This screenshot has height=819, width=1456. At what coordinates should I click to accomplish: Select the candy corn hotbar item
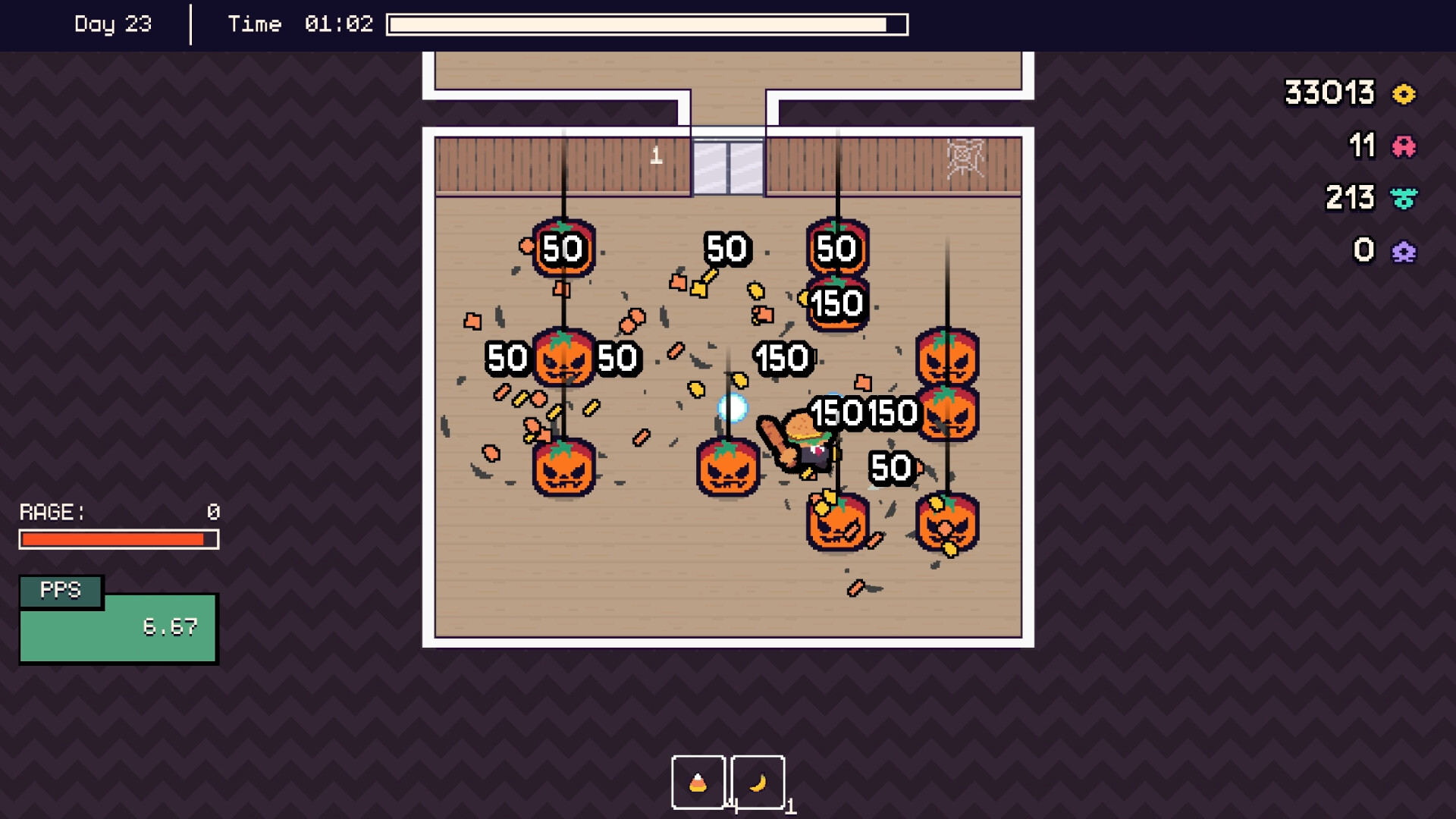(x=697, y=783)
